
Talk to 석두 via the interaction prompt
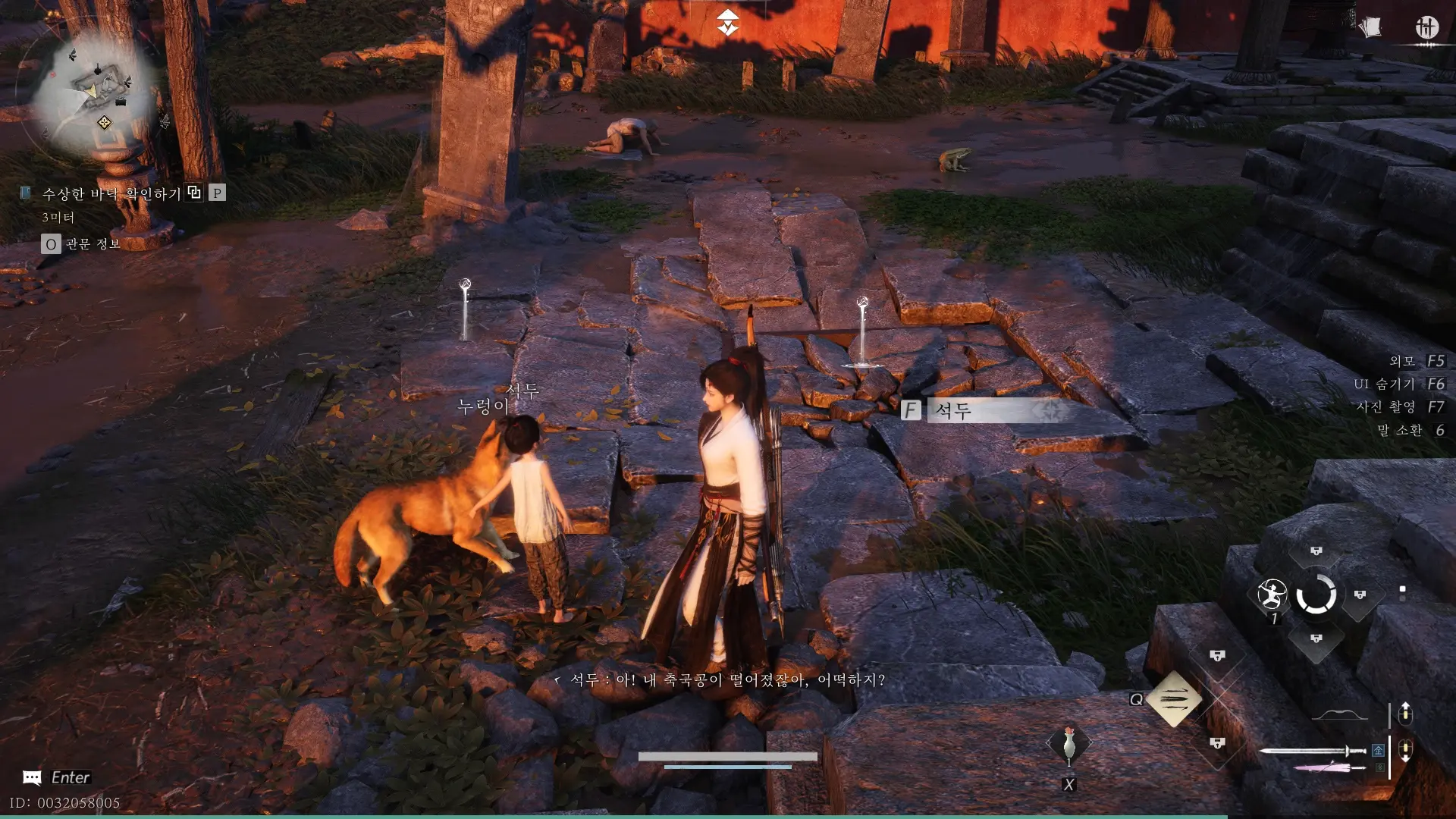tap(986, 411)
